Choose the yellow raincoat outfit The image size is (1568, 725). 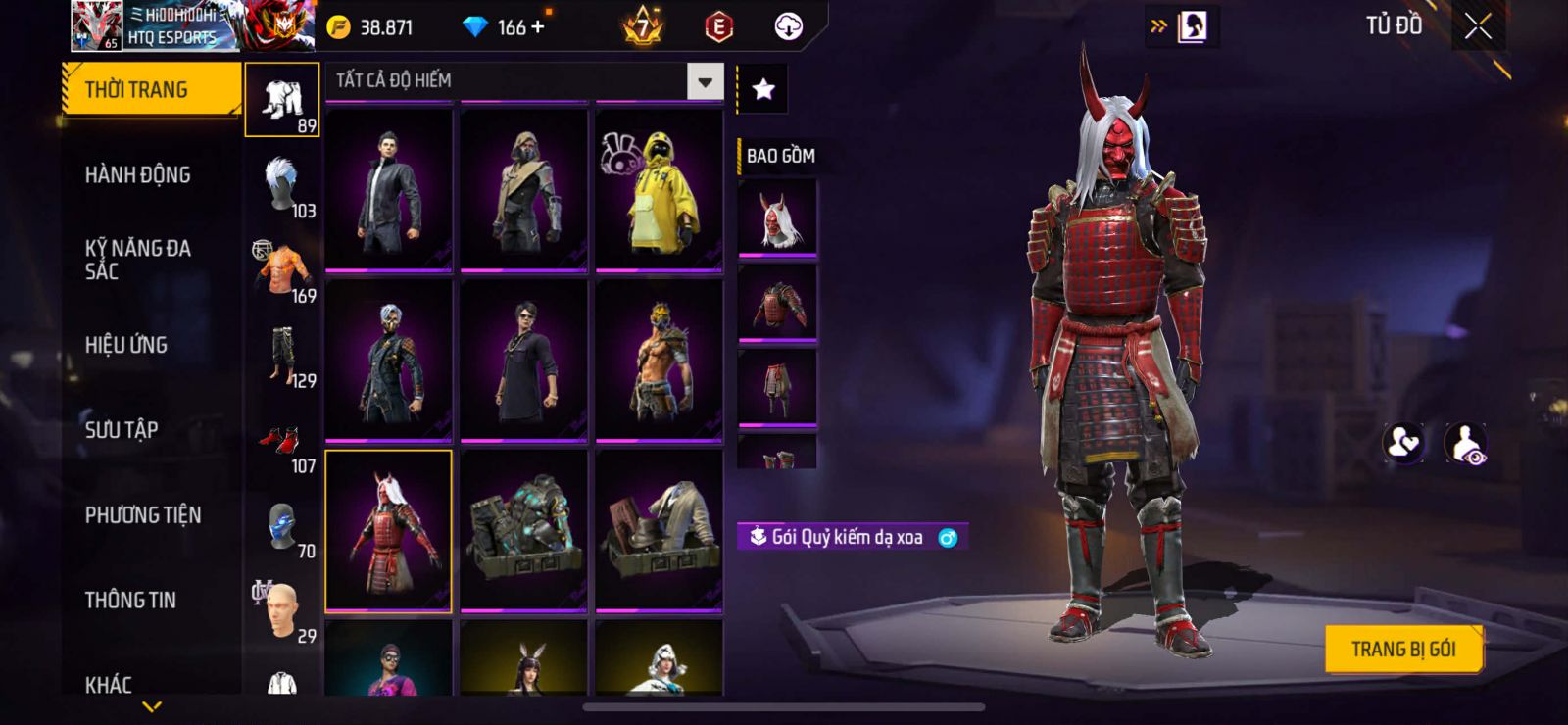(660, 189)
